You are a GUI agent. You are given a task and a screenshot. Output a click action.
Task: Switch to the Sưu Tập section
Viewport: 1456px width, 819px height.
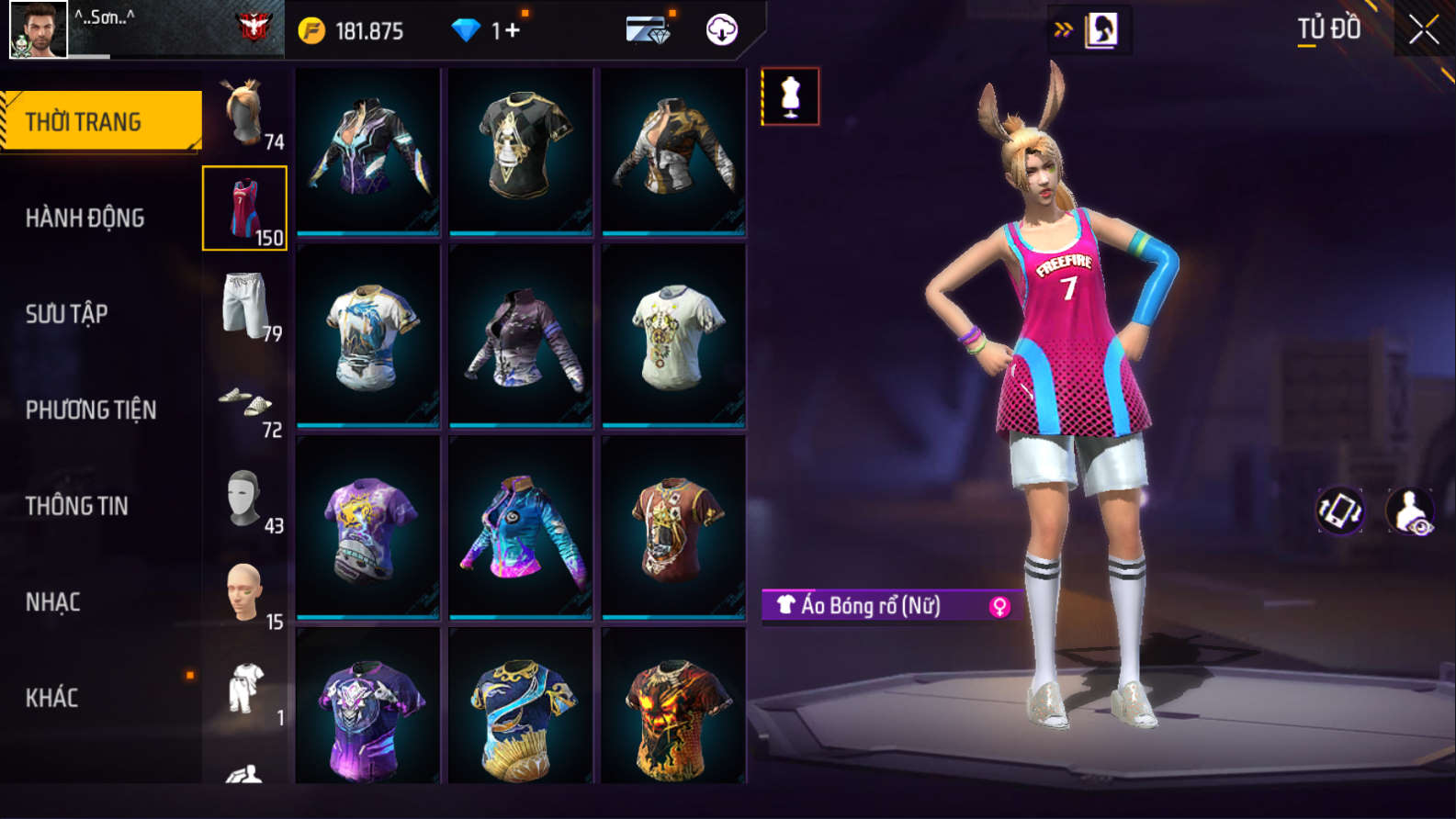coord(66,314)
